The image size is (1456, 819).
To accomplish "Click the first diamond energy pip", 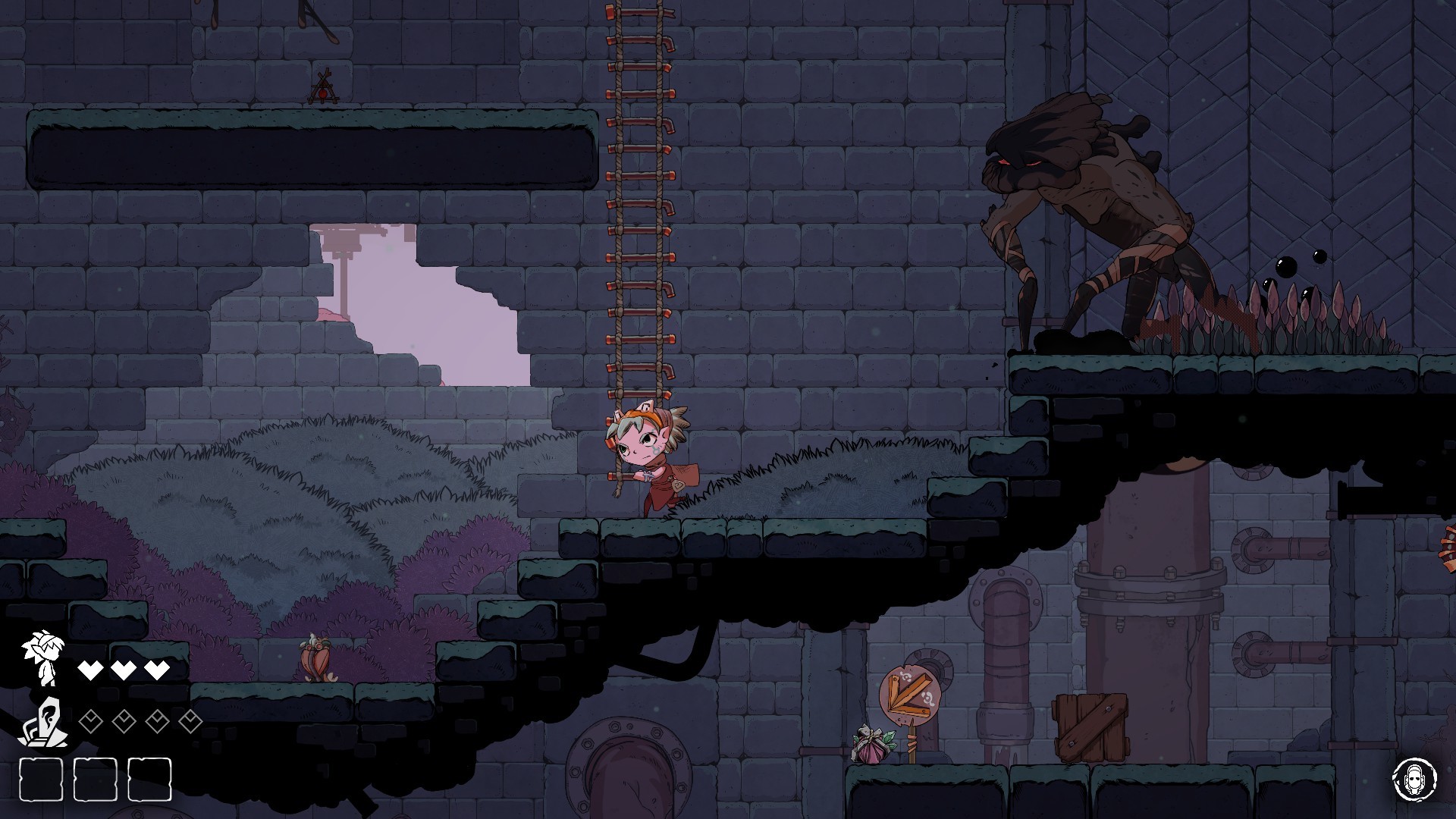I will click(90, 723).
